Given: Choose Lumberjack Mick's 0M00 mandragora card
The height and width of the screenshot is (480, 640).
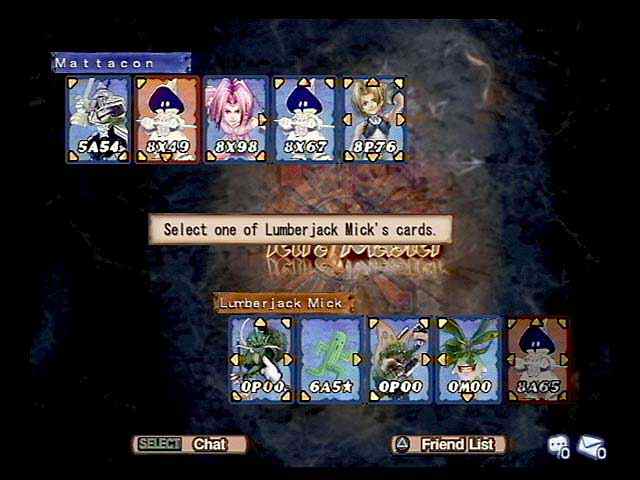Looking at the screenshot, I should [468, 359].
